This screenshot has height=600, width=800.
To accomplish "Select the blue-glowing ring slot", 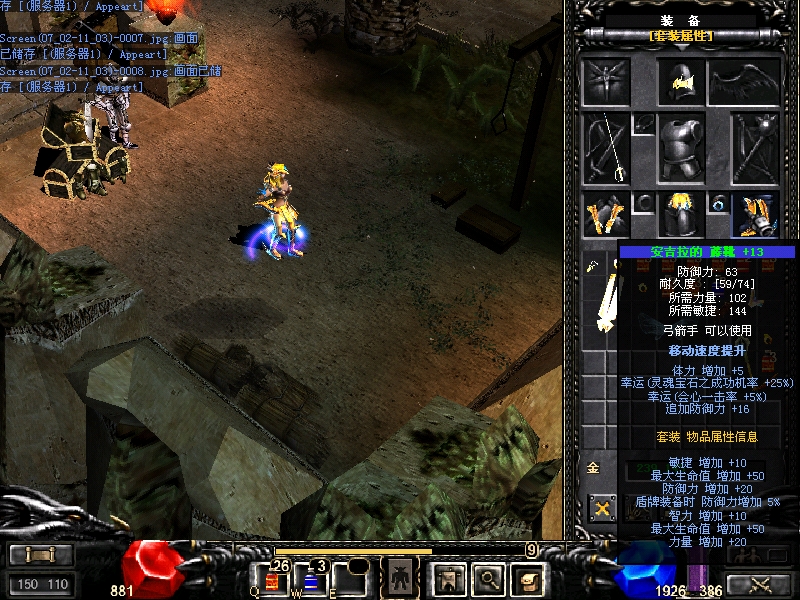I will (719, 204).
